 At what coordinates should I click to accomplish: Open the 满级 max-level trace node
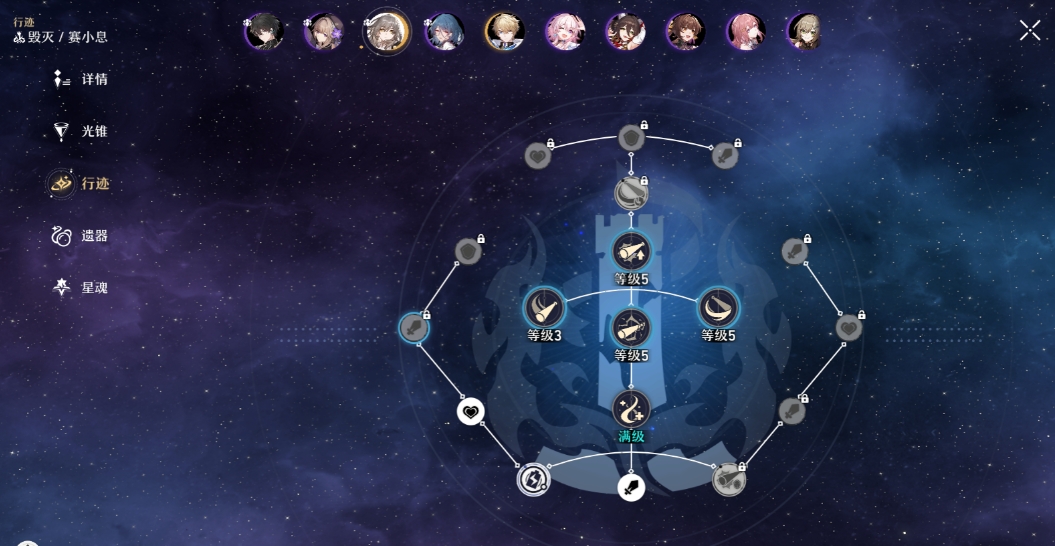point(631,409)
